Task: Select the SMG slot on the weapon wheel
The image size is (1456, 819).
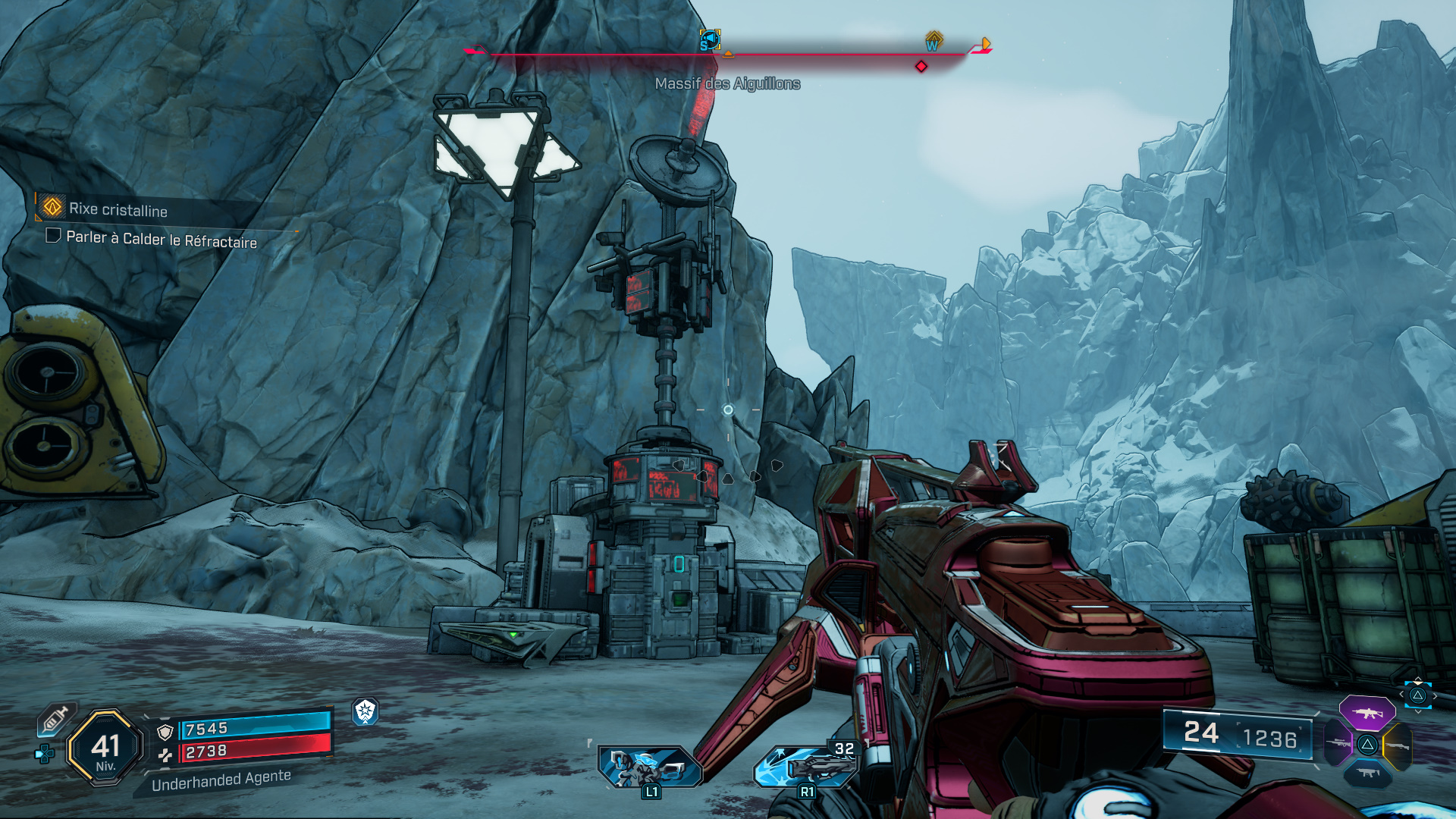Action: point(1367,773)
